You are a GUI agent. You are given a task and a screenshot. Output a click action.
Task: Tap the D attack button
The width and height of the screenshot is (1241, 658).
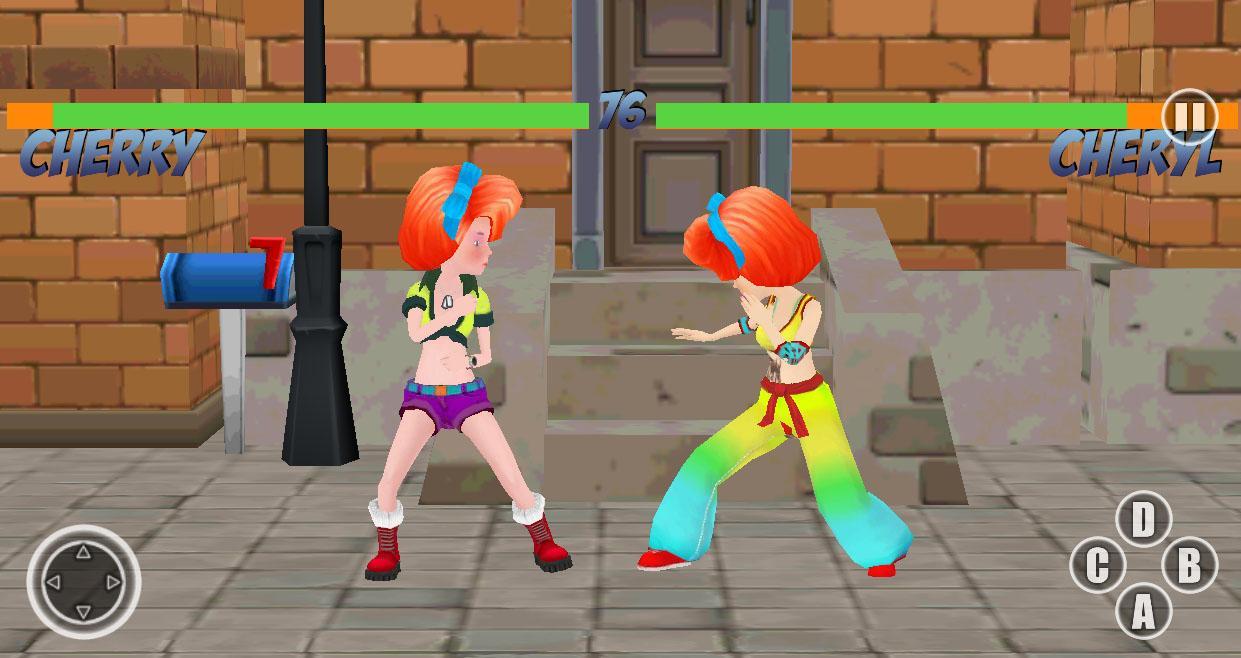pos(1142,520)
